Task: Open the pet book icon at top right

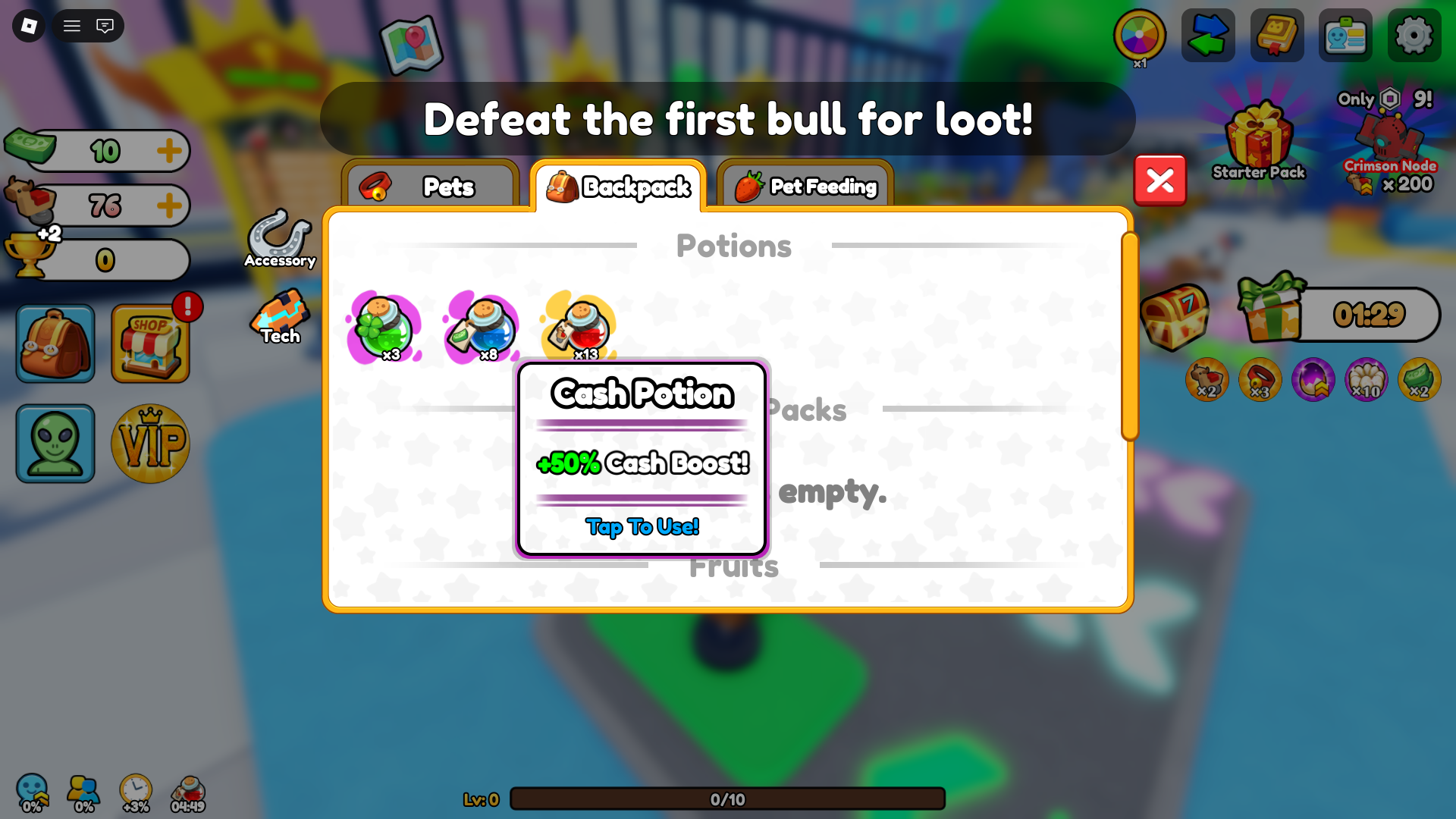Action: click(1276, 35)
